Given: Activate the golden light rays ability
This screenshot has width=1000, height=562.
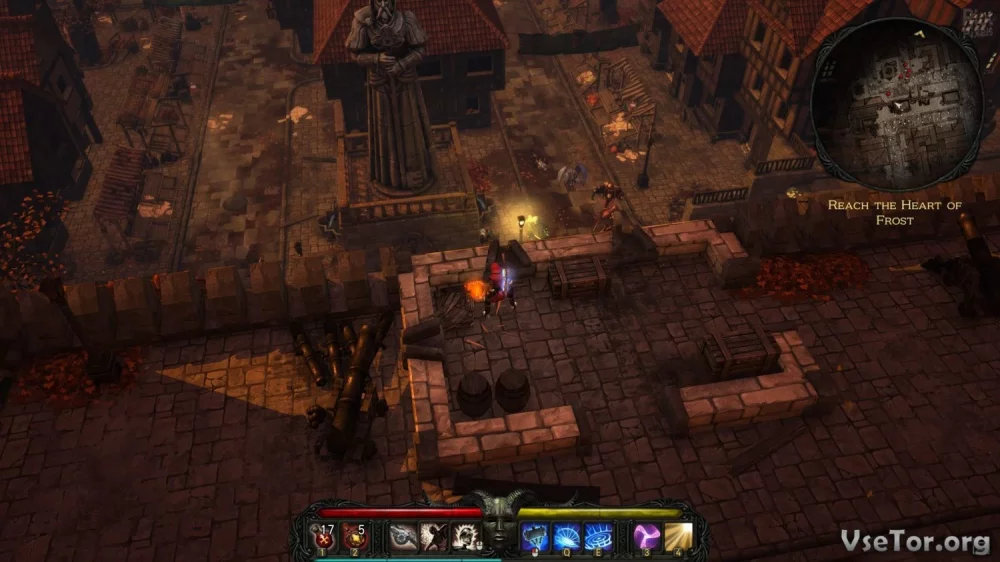Looking at the screenshot, I should tap(679, 537).
